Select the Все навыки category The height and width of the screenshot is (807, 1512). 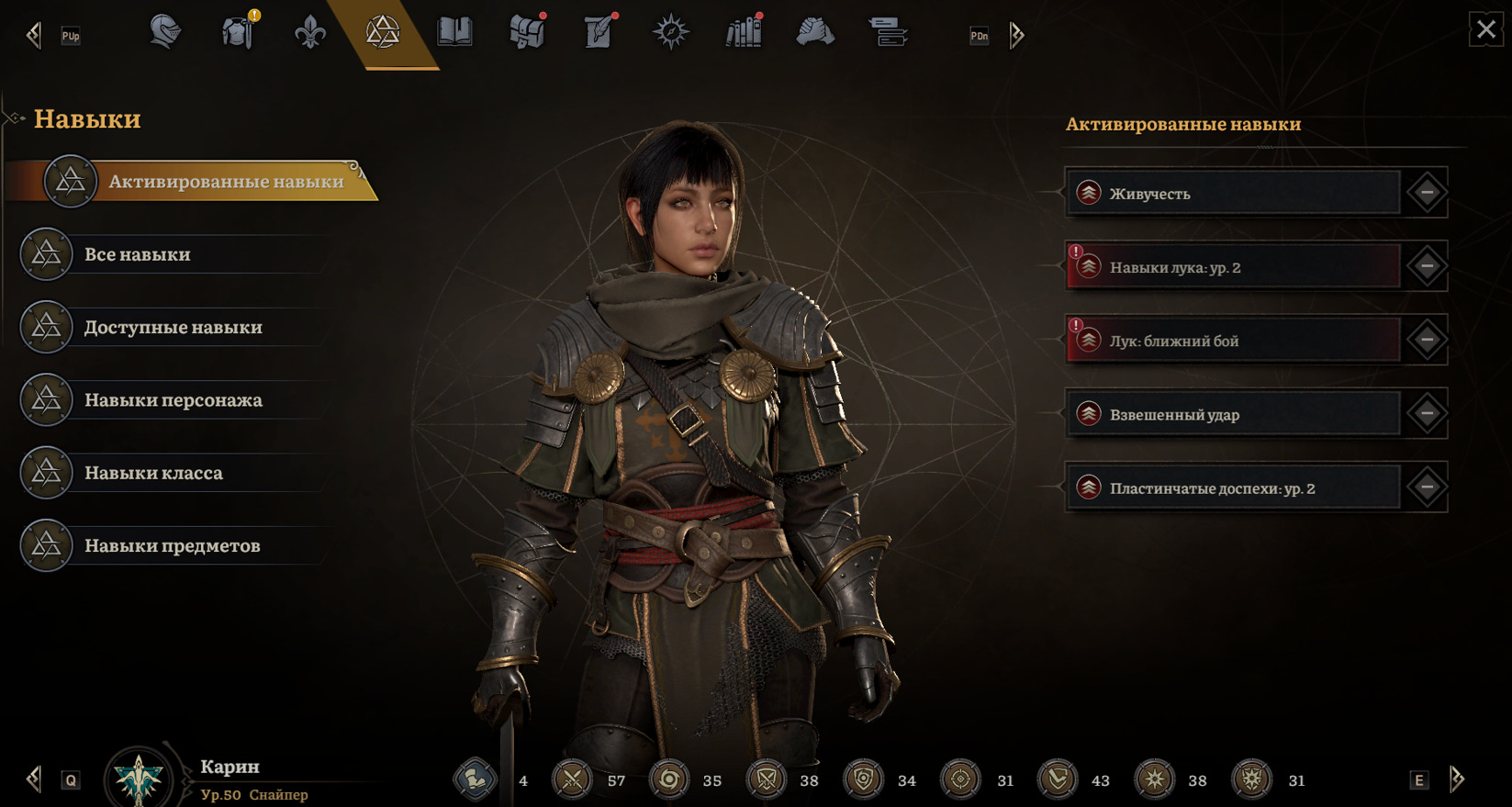138,254
